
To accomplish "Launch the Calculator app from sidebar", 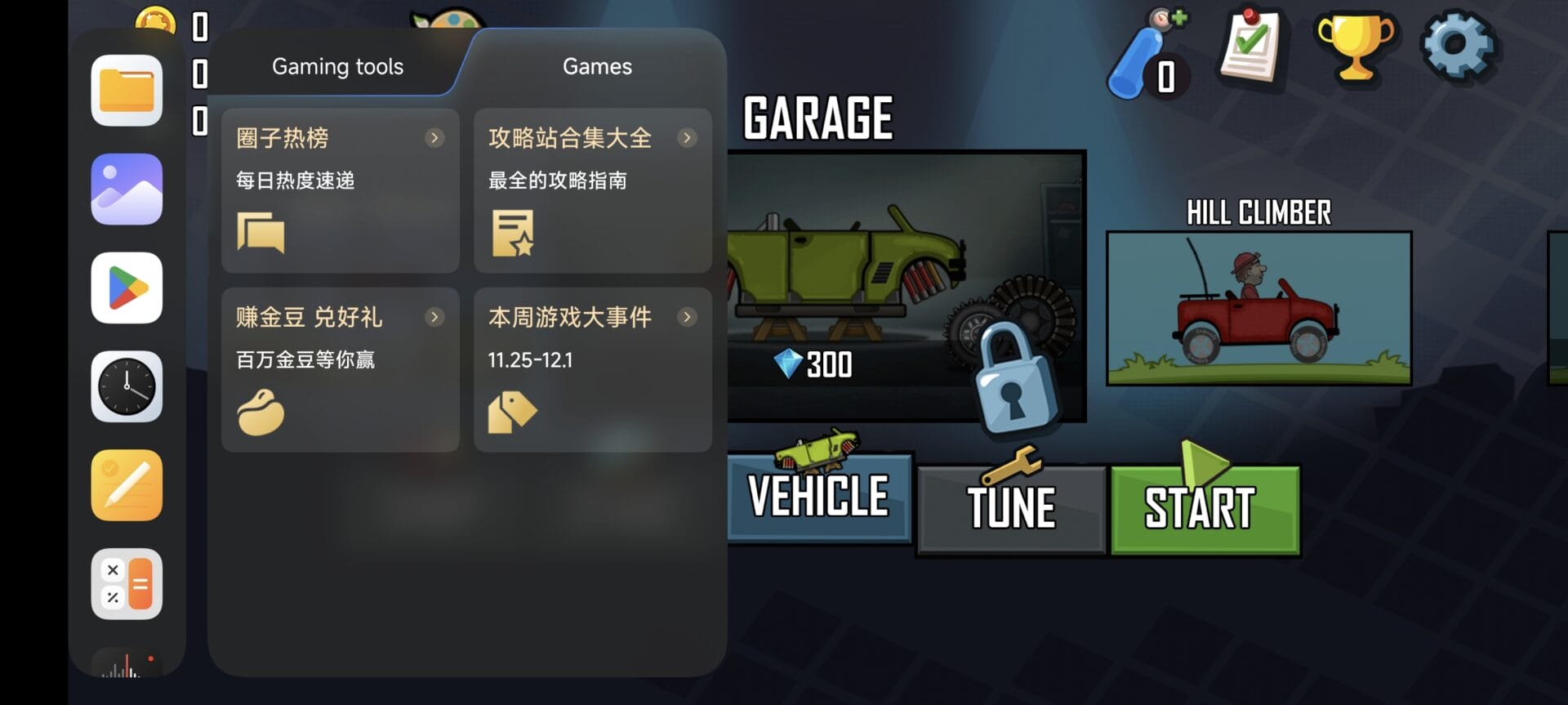I will click(127, 584).
